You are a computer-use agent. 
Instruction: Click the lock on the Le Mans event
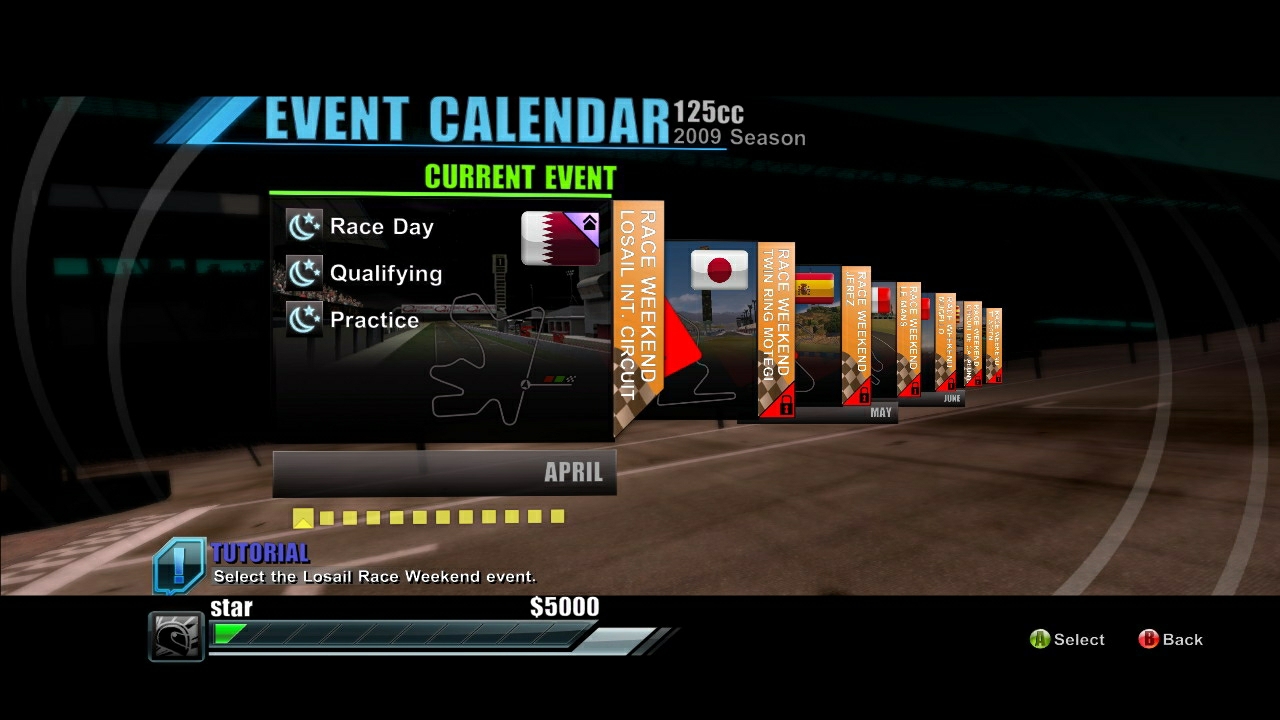point(914,389)
